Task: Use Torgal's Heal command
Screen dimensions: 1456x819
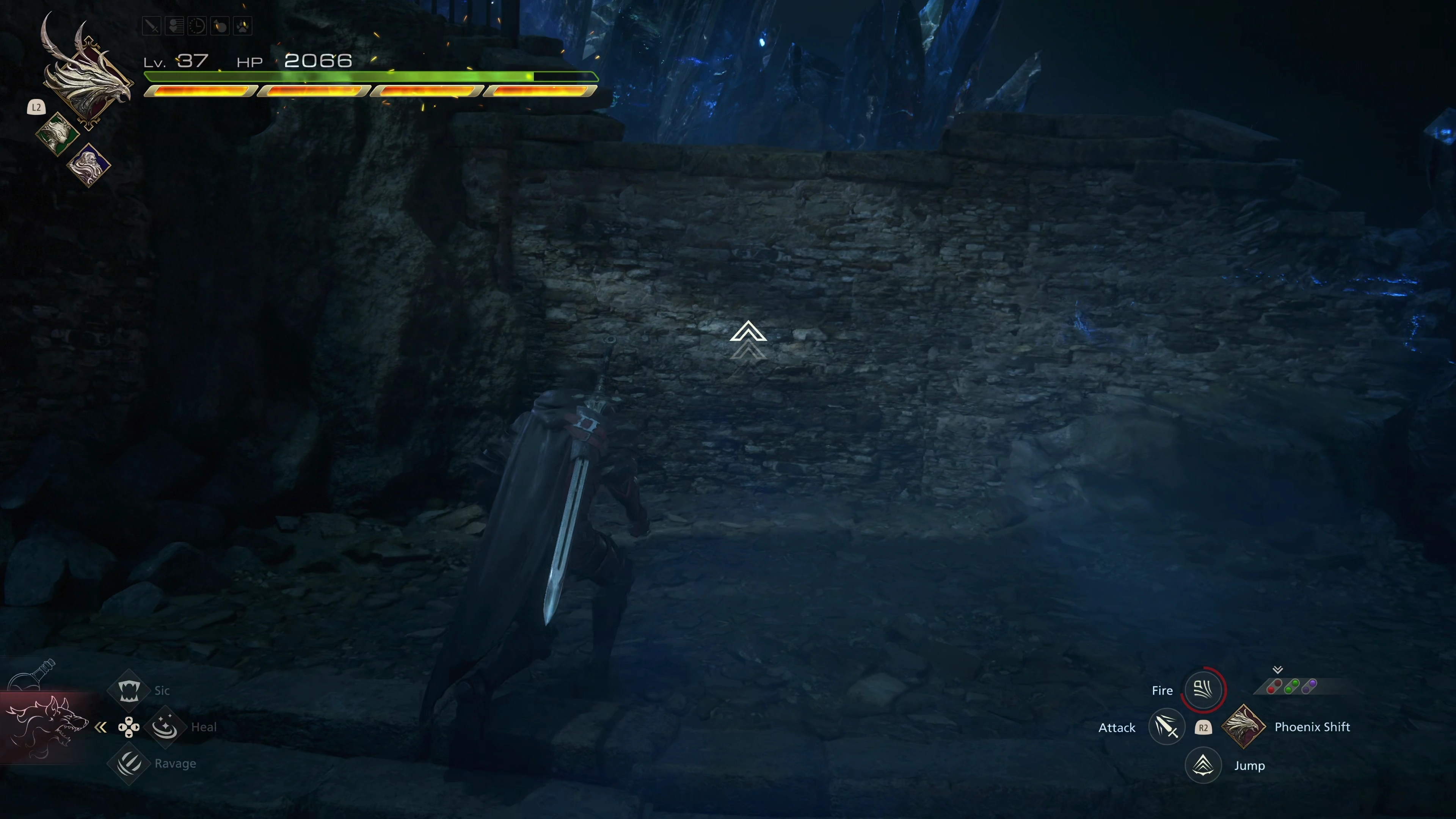Action: point(165,727)
